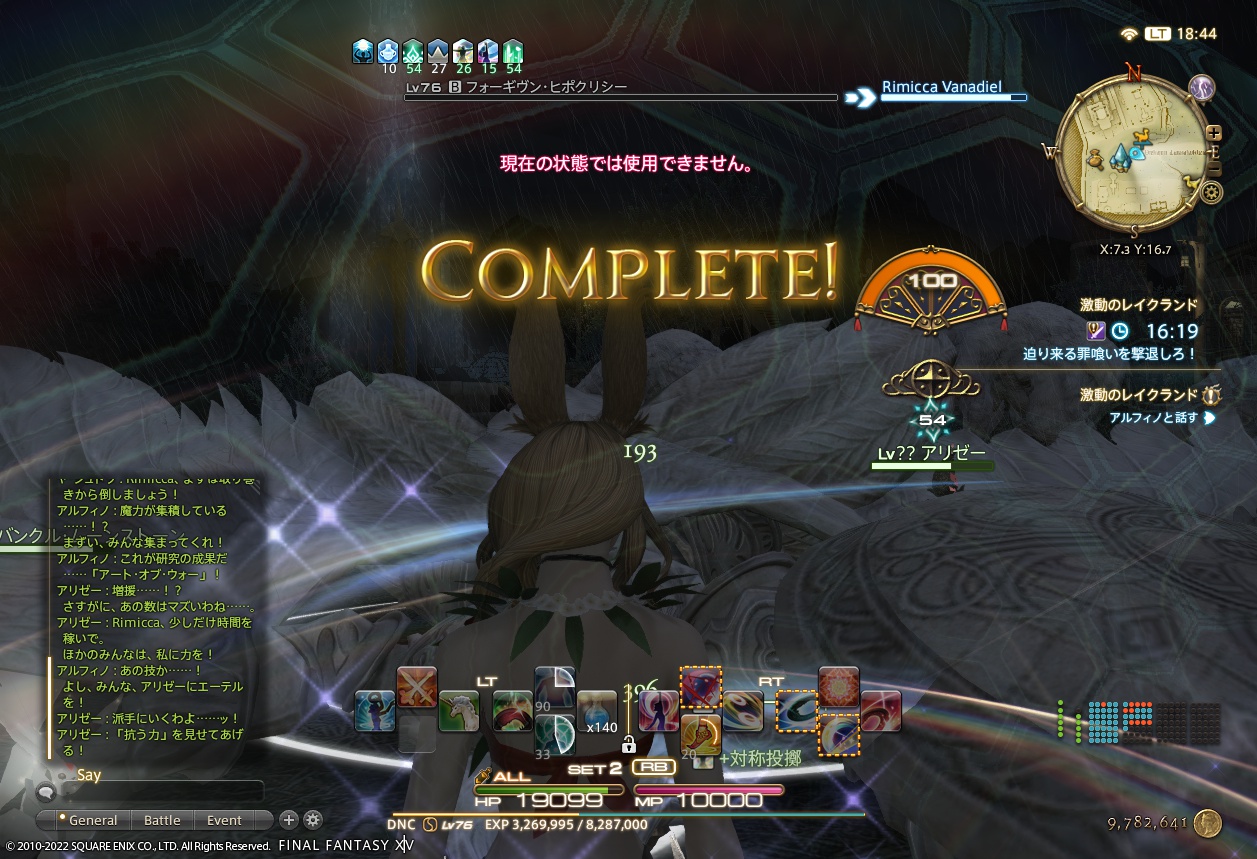This screenshot has width=1257, height=859.
Task: Use the potion with 140 stack
Action: pyautogui.click(x=597, y=710)
